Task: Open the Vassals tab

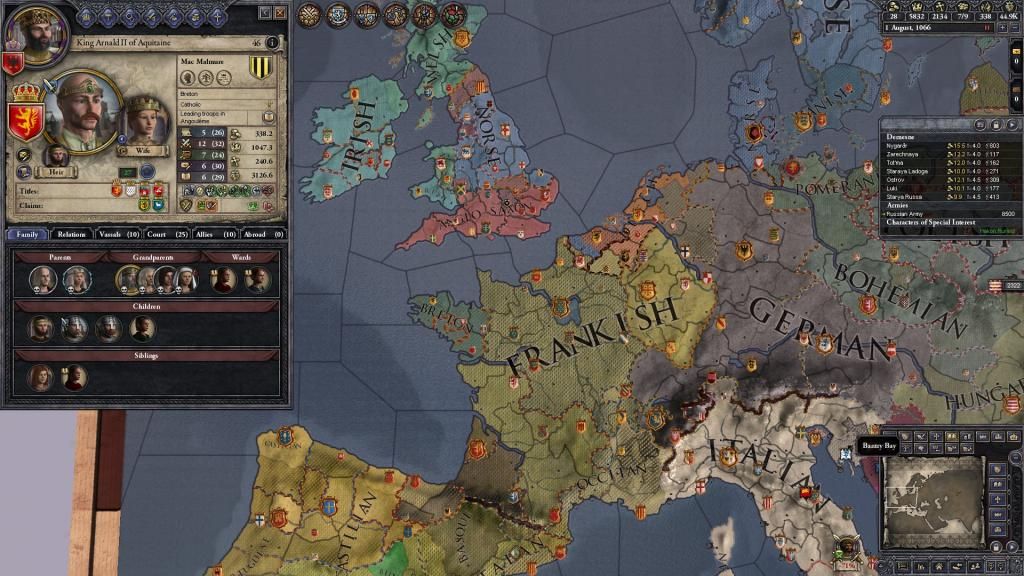Action: (118, 234)
